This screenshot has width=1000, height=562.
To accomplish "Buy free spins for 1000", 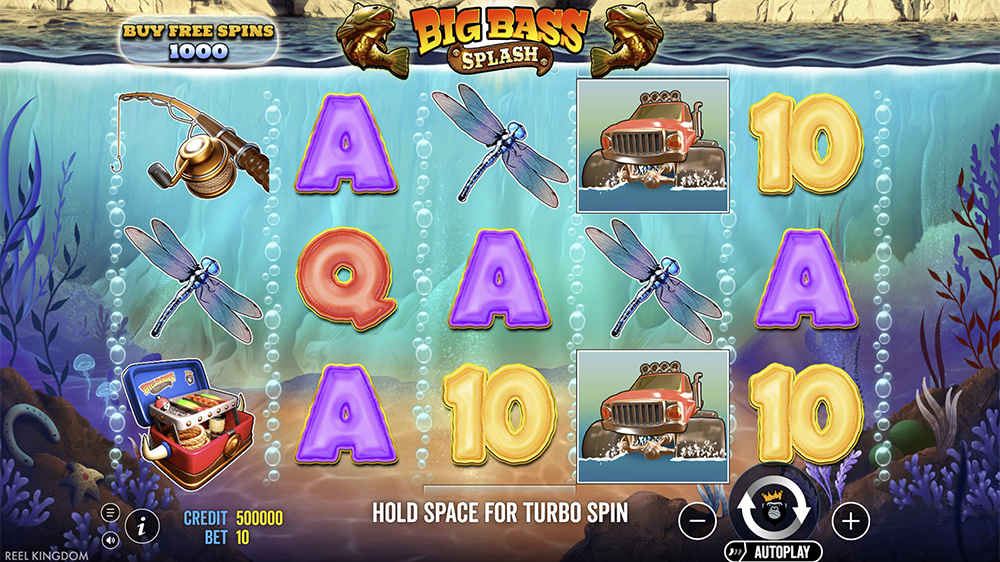I will tap(197, 41).
